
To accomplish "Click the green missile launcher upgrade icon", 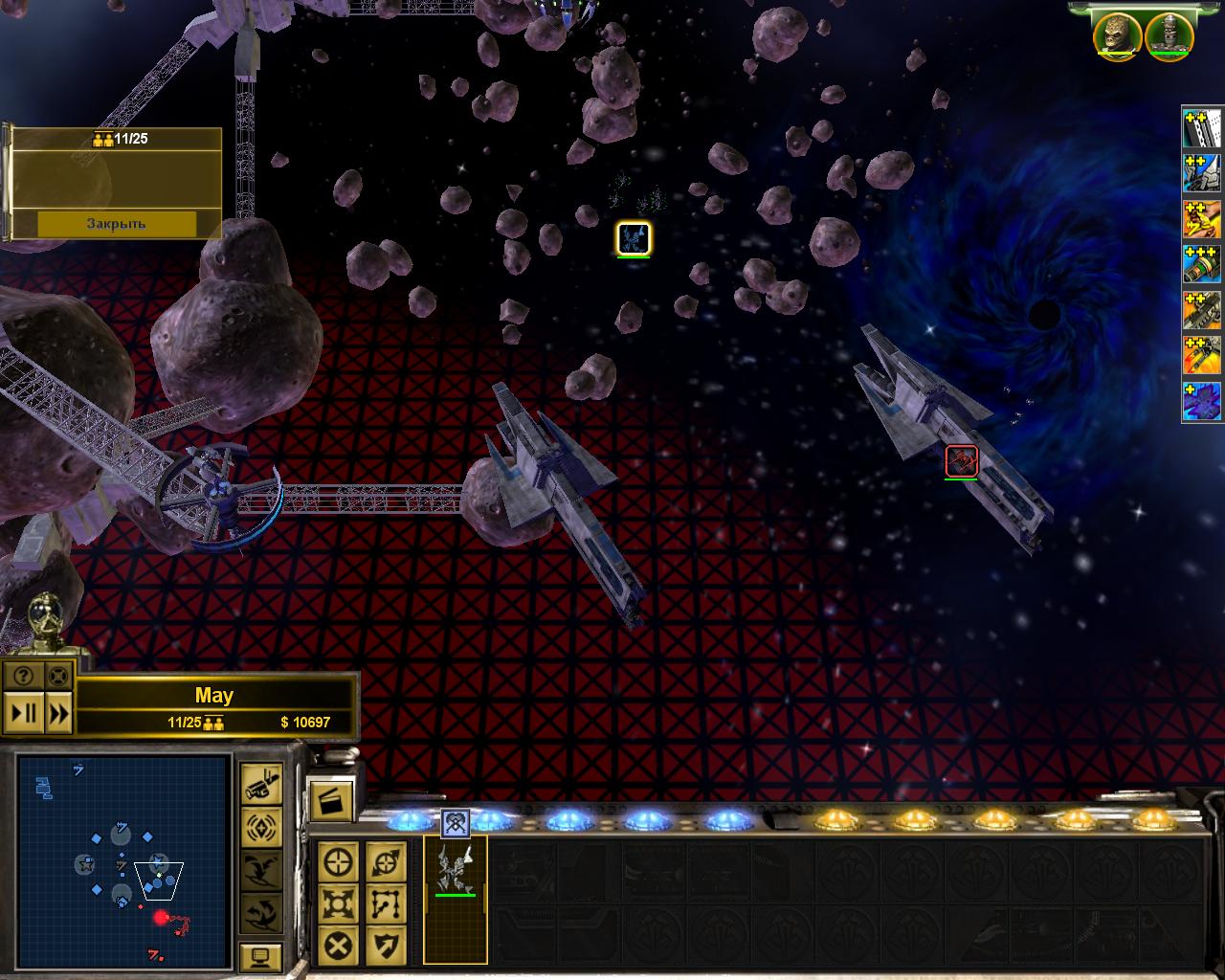I will point(1202,264).
